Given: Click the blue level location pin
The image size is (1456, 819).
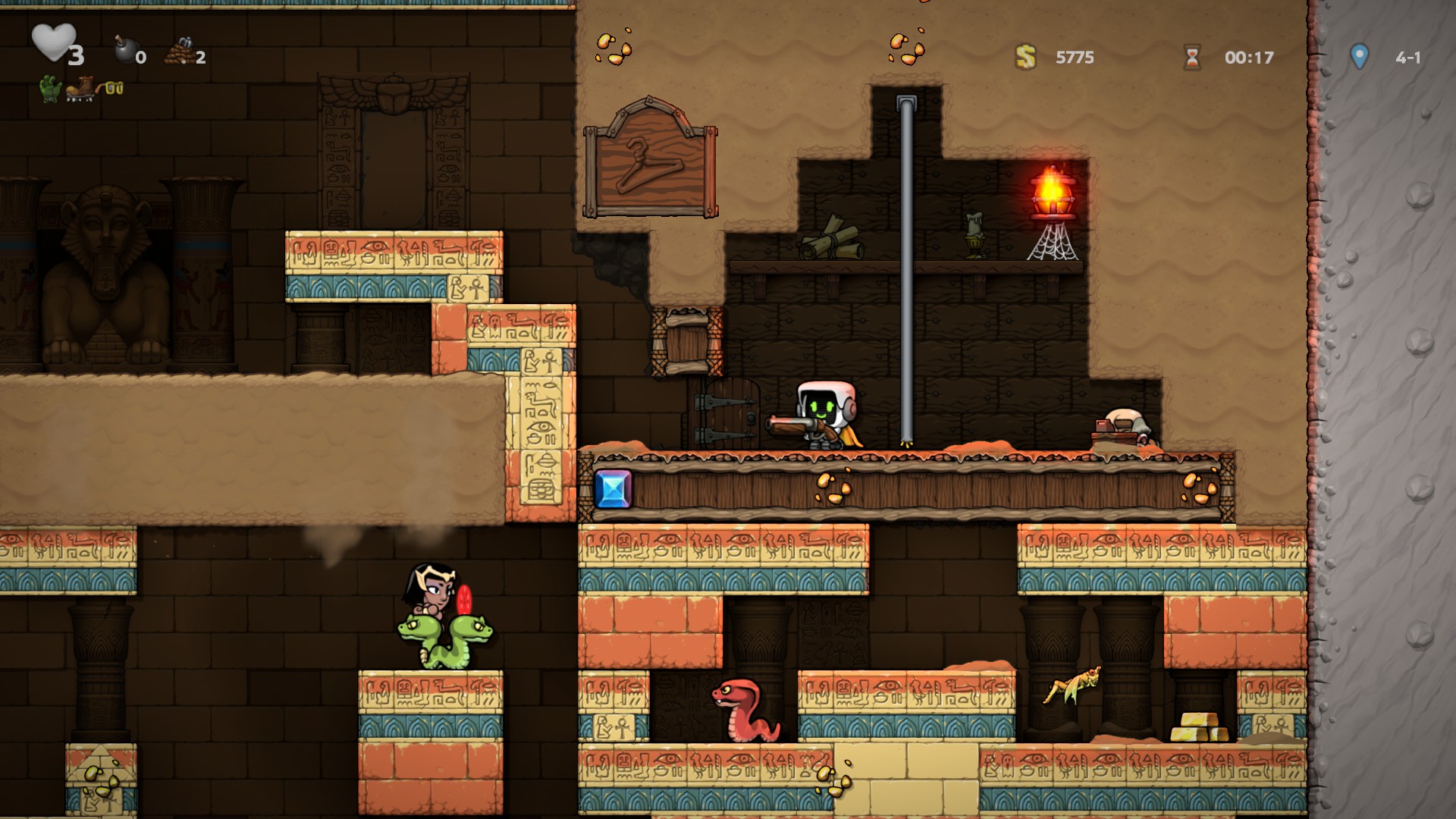Looking at the screenshot, I should click(x=1359, y=55).
